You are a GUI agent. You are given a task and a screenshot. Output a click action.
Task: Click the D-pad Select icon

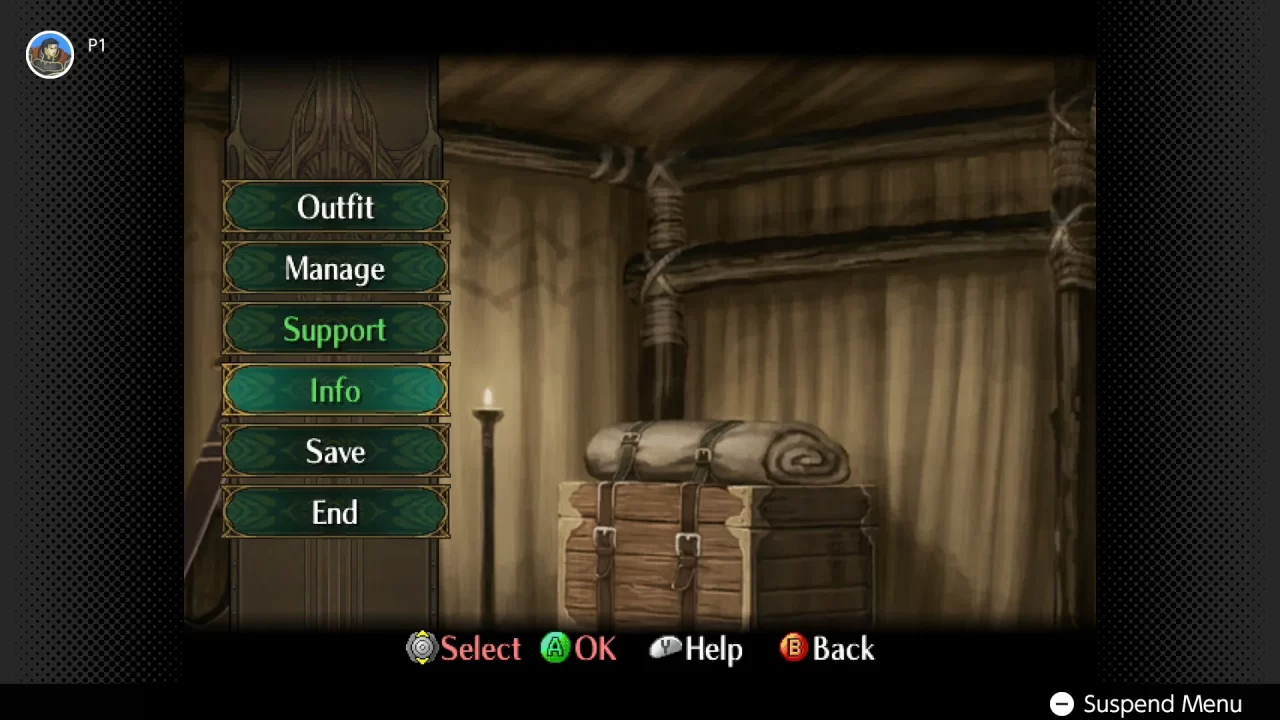[421, 649]
